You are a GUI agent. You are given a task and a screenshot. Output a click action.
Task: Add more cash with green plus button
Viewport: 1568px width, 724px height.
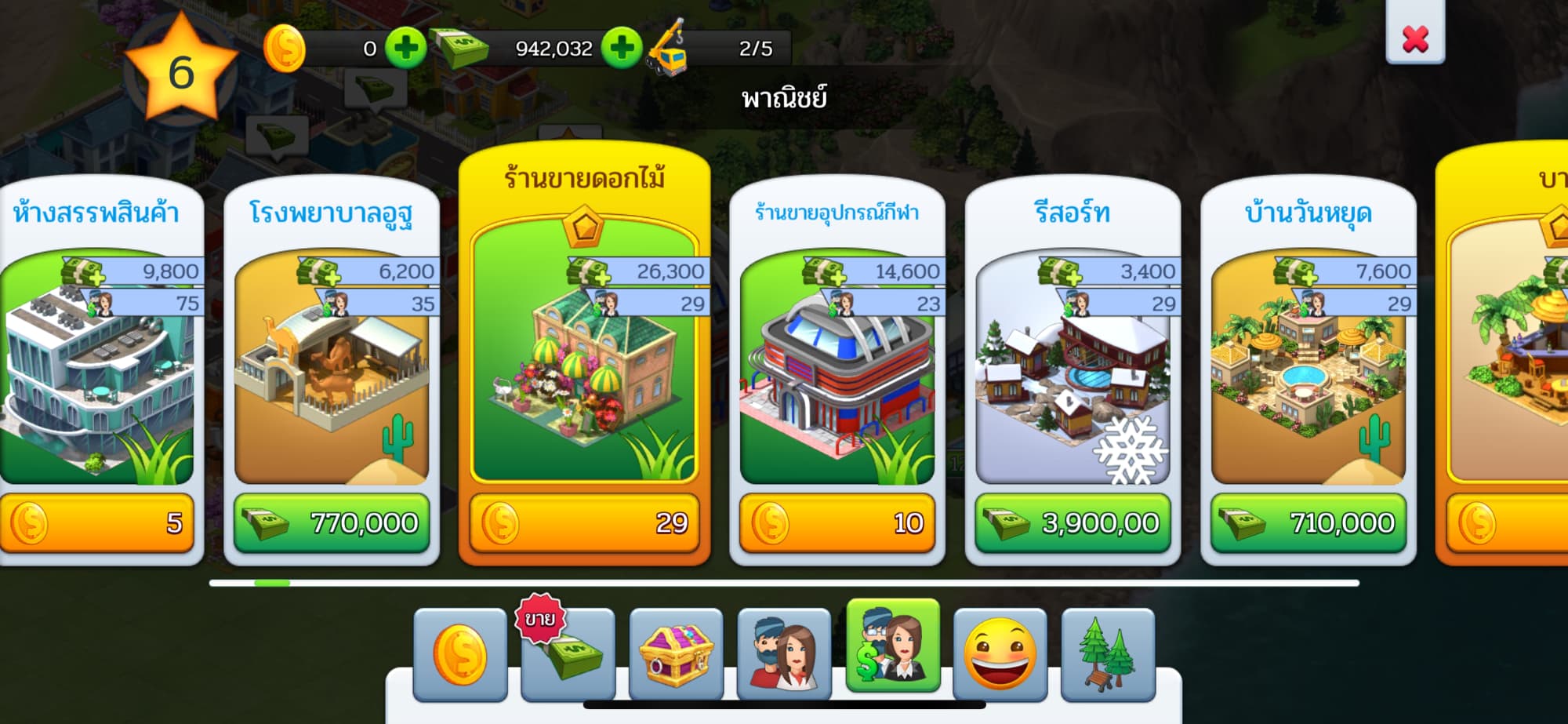click(622, 49)
